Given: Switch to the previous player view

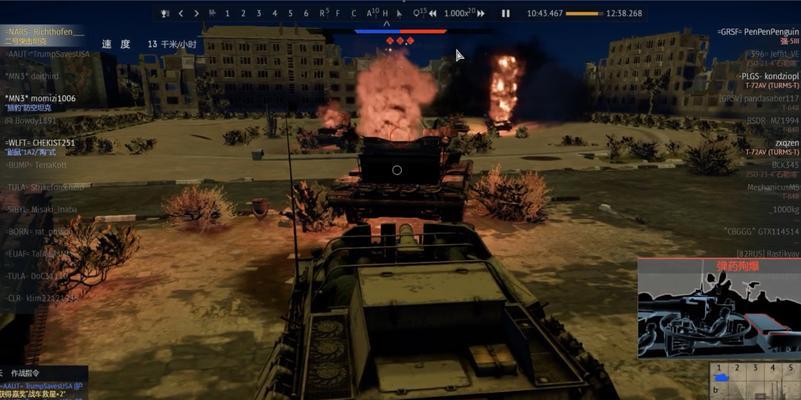Looking at the screenshot, I should 181,13.
